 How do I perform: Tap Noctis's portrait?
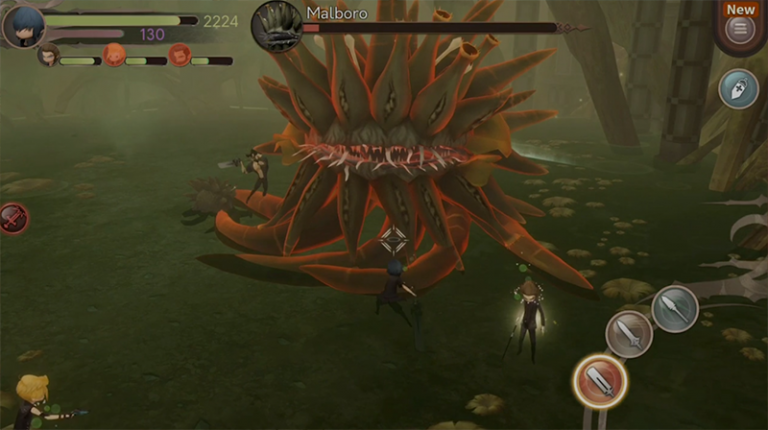pos(22,26)
